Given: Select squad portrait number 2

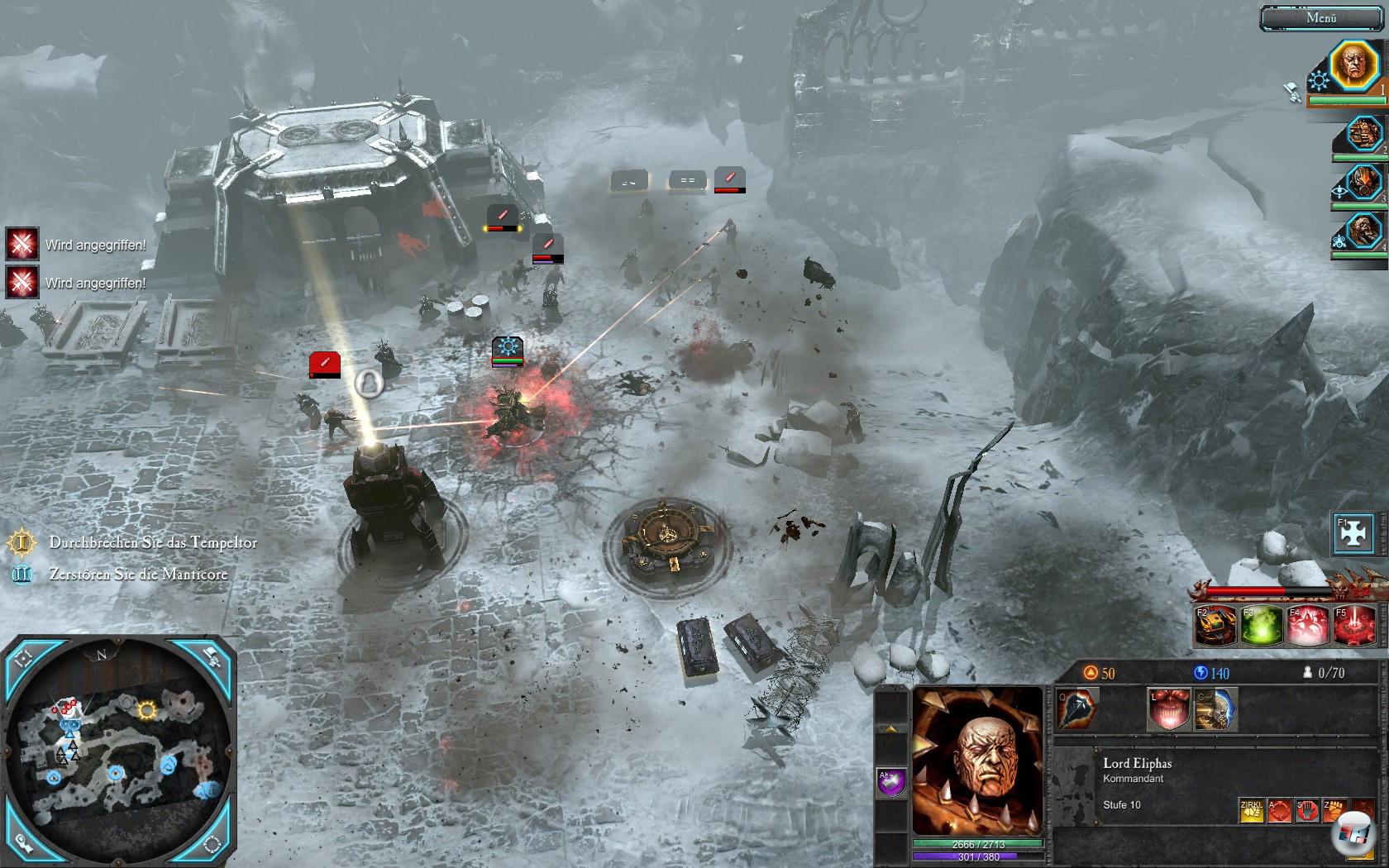Looking at the screenshot, I should (x=1362, y=132).
